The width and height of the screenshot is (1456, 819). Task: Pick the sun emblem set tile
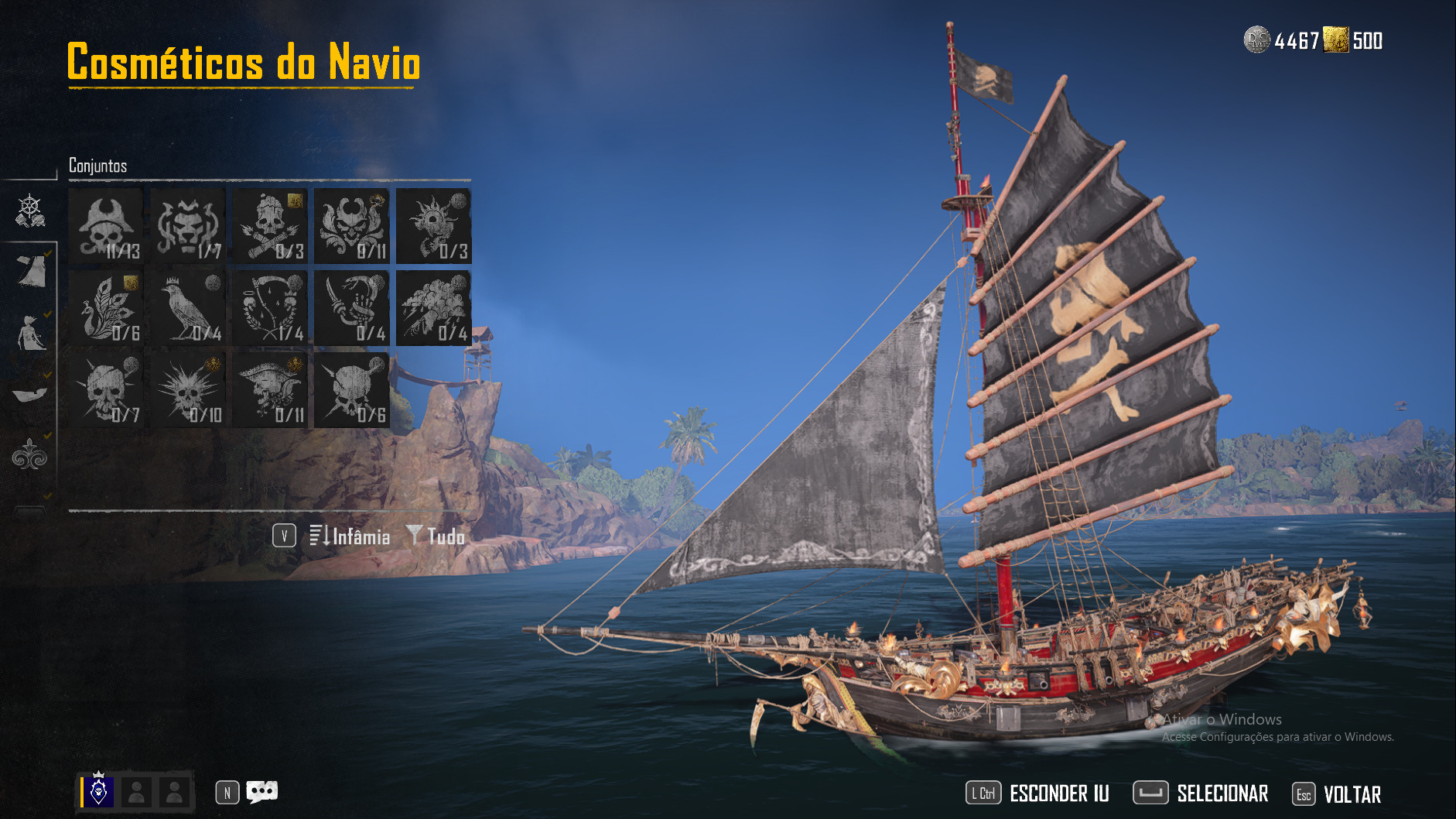(x=433, y=226)
